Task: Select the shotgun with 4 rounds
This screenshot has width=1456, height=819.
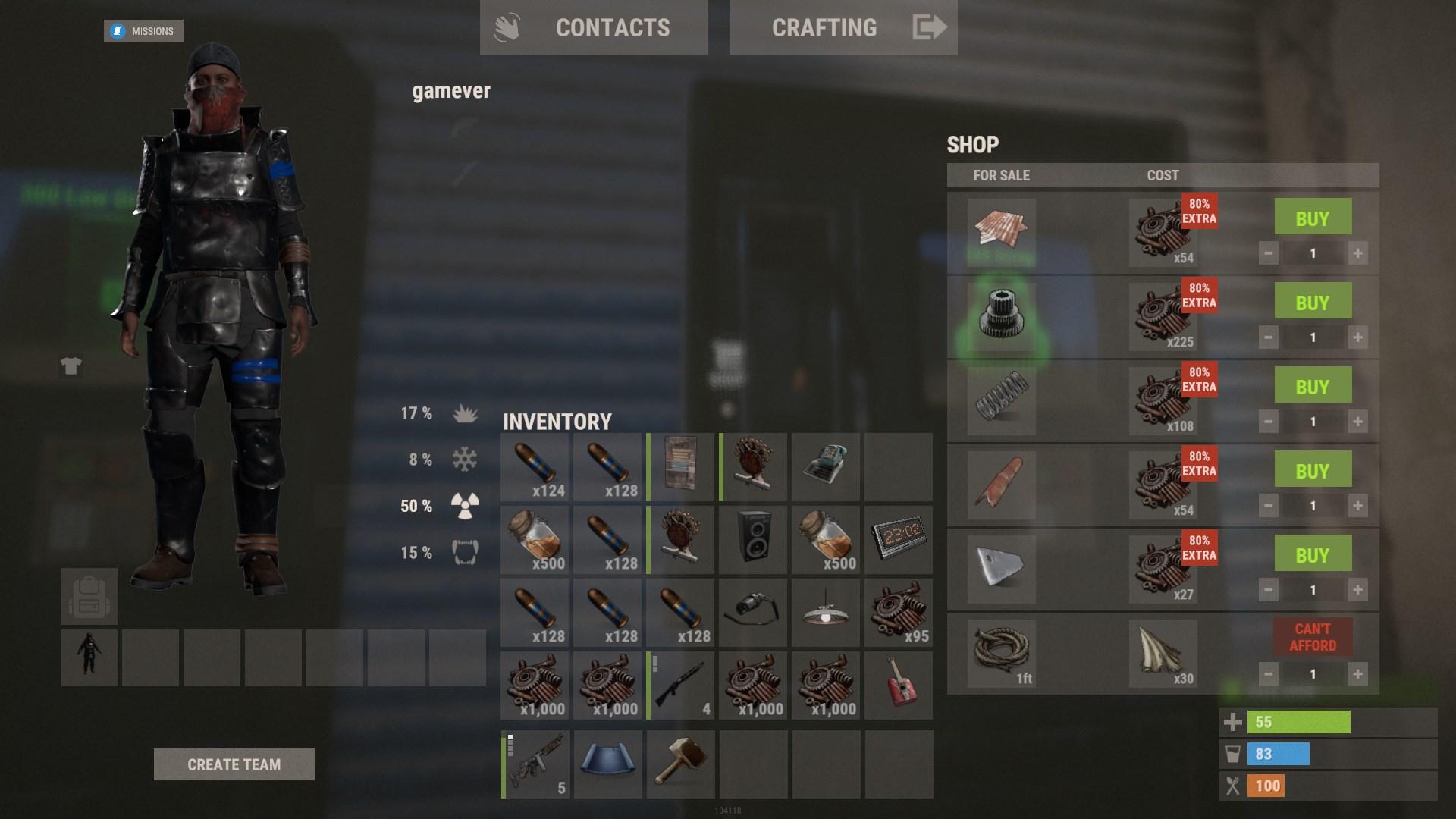Action: pyautogui.click(x=680, y=686)
